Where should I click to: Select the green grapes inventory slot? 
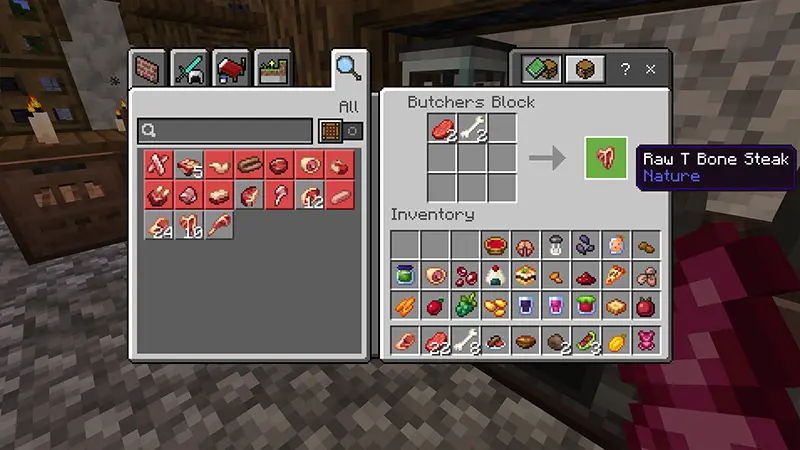[465, 305]
